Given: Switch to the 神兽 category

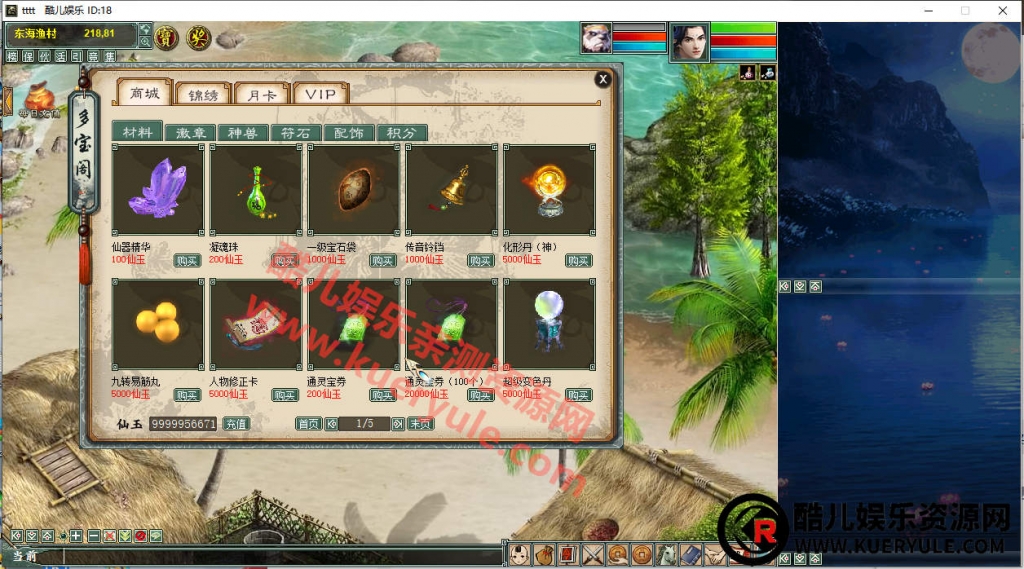Looking at the screenshot, I should [243, 133].
